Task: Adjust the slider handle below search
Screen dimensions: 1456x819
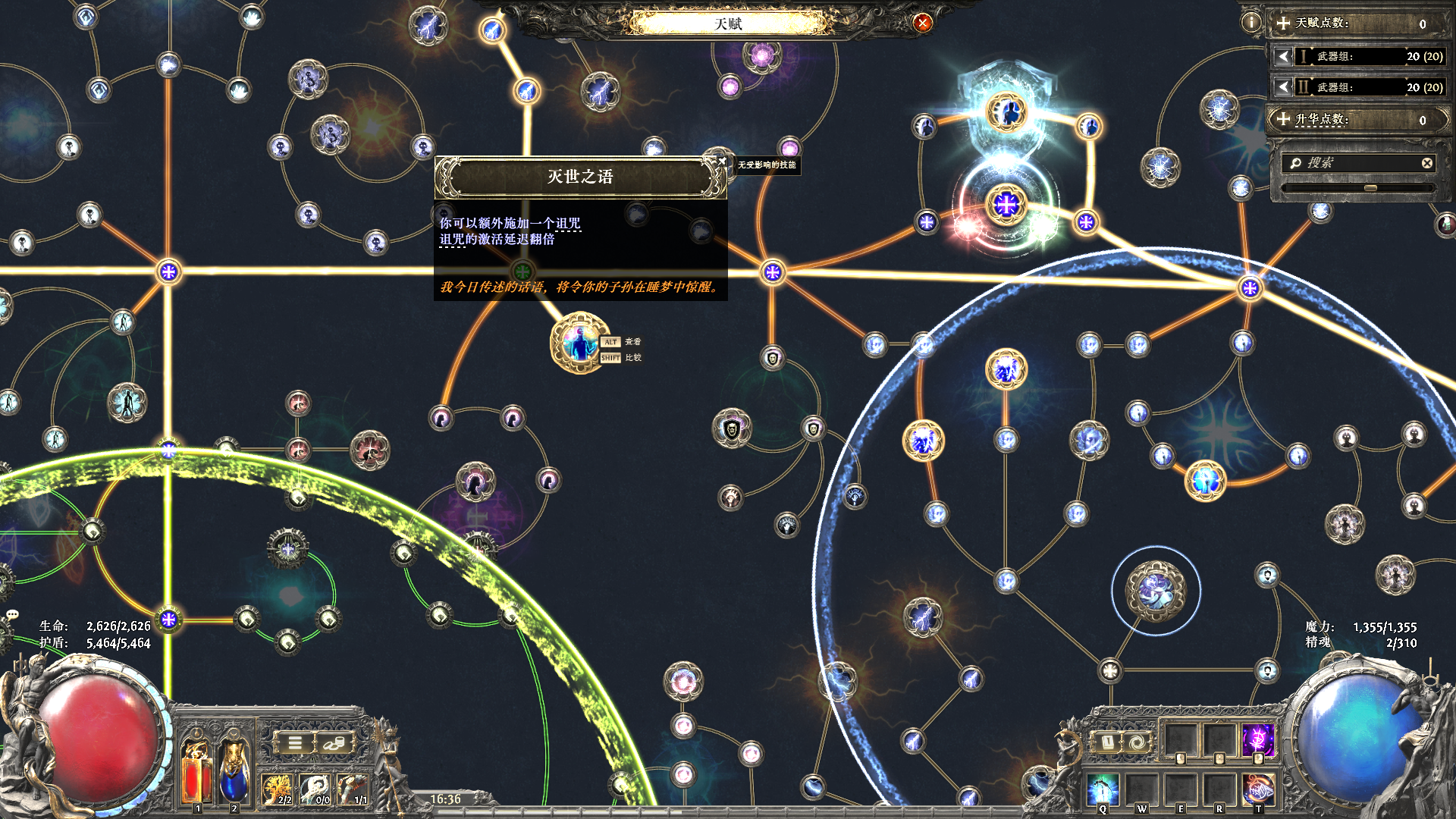Action: (x=1370, y=187)
